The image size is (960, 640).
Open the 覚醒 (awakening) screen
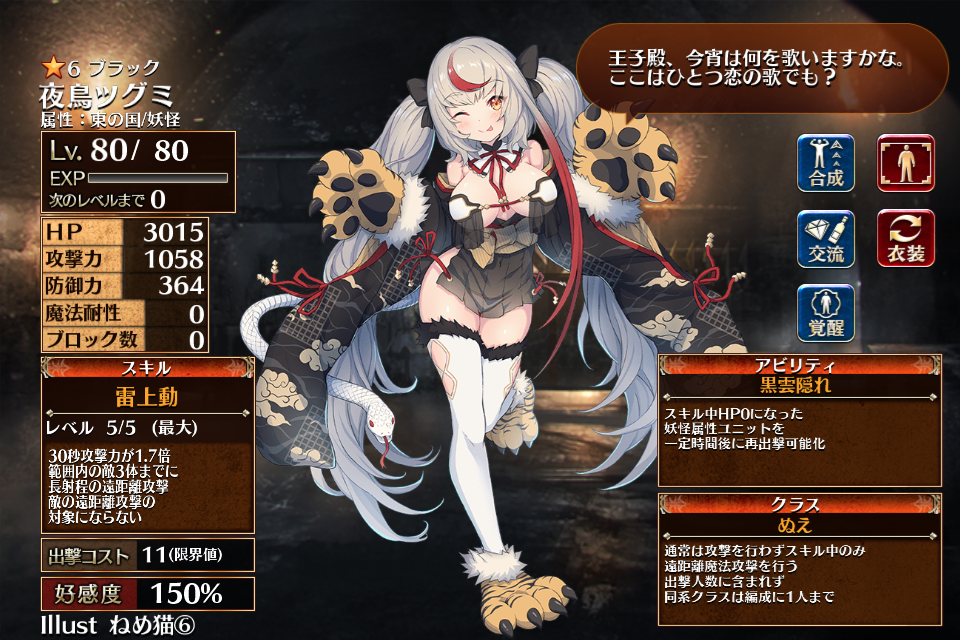[826, 313]
